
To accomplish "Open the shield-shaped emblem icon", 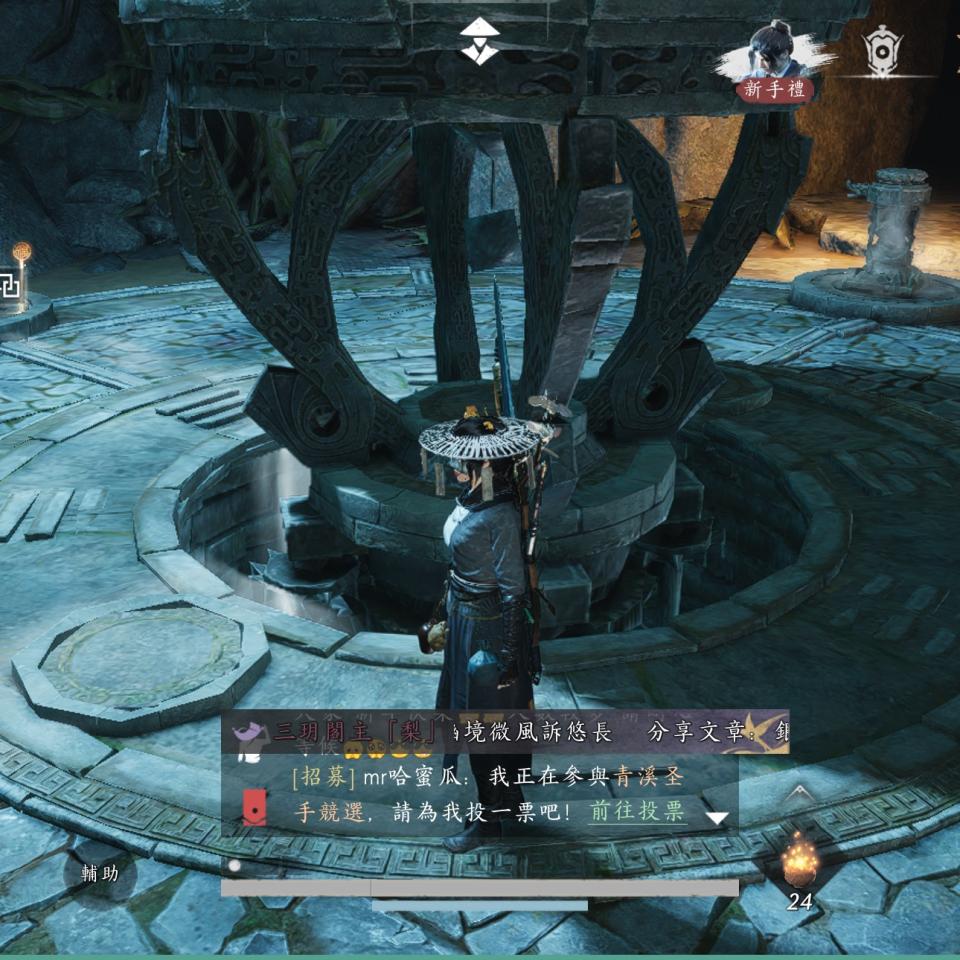I will (x=882, y=48).
